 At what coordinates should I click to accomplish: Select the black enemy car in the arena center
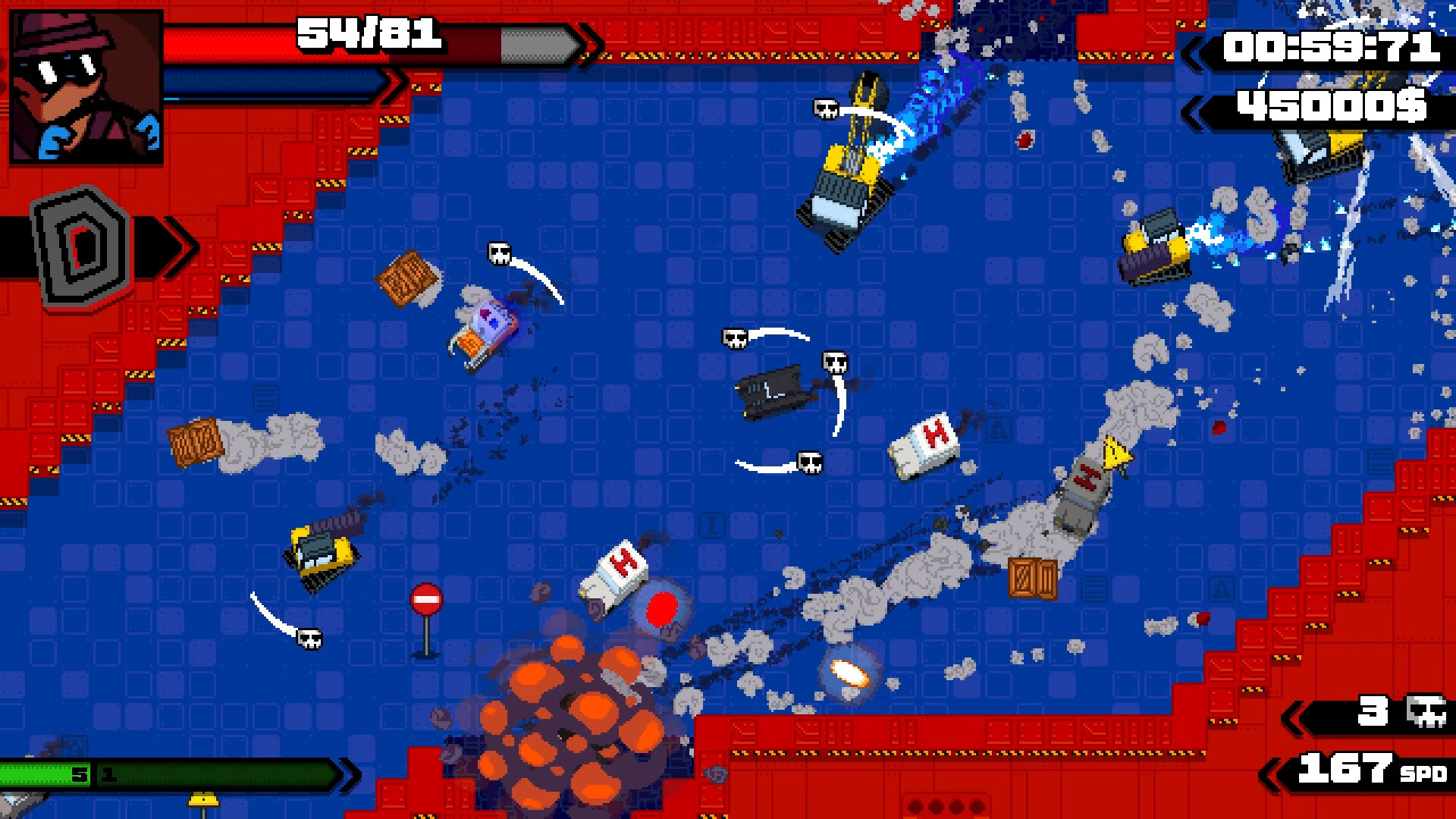pos(773,394)
